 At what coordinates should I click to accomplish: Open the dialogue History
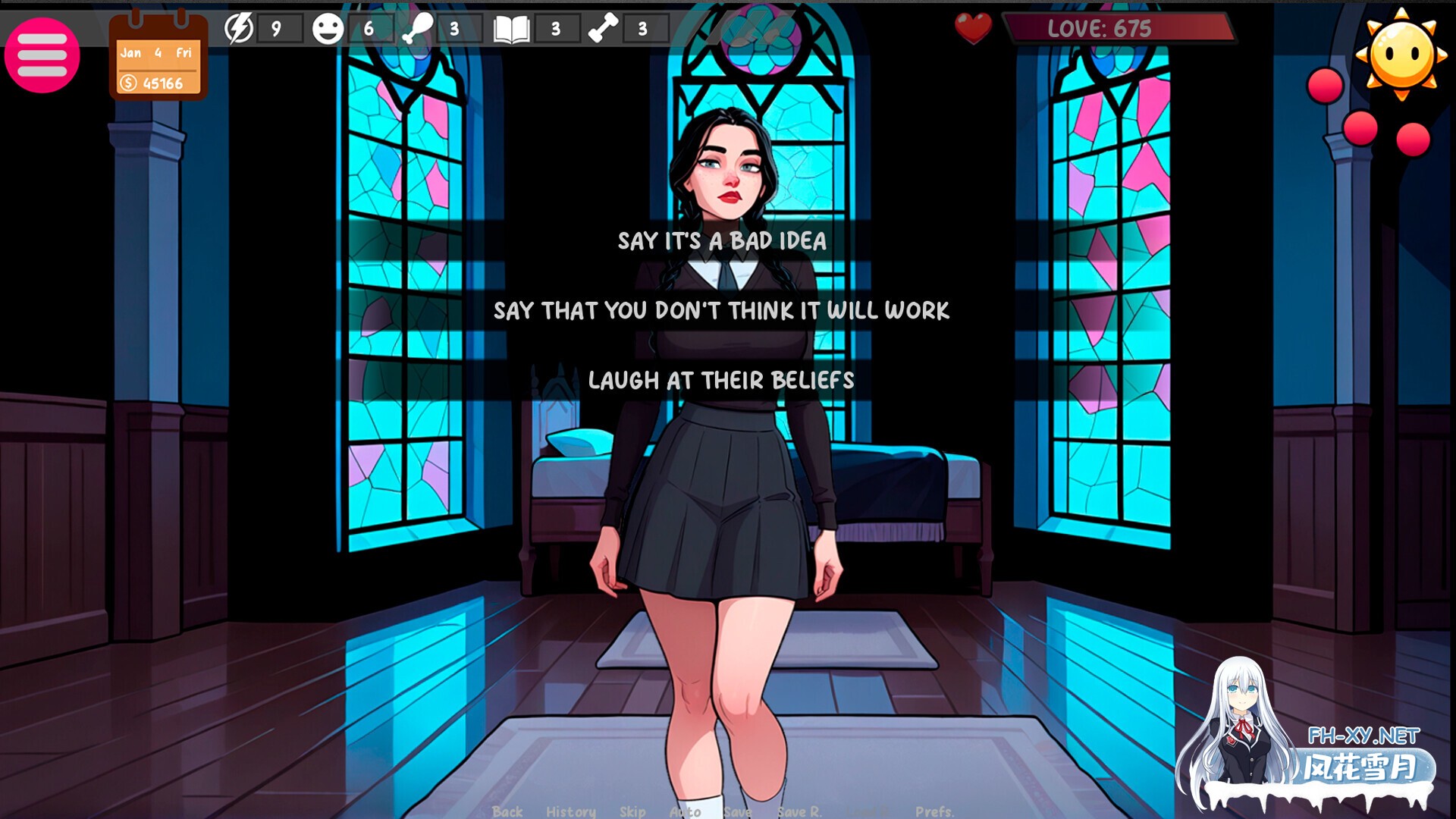click(x=570, y=811)
